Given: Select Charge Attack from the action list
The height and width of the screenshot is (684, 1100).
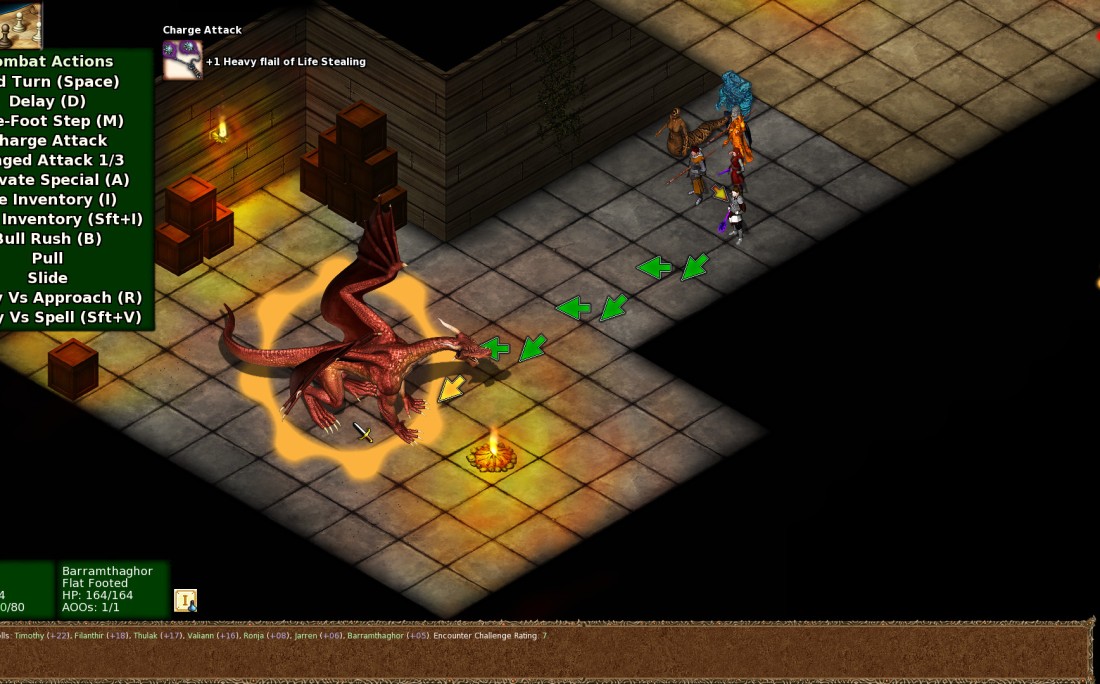Looking at the screenshot, I should click(53, 140).
